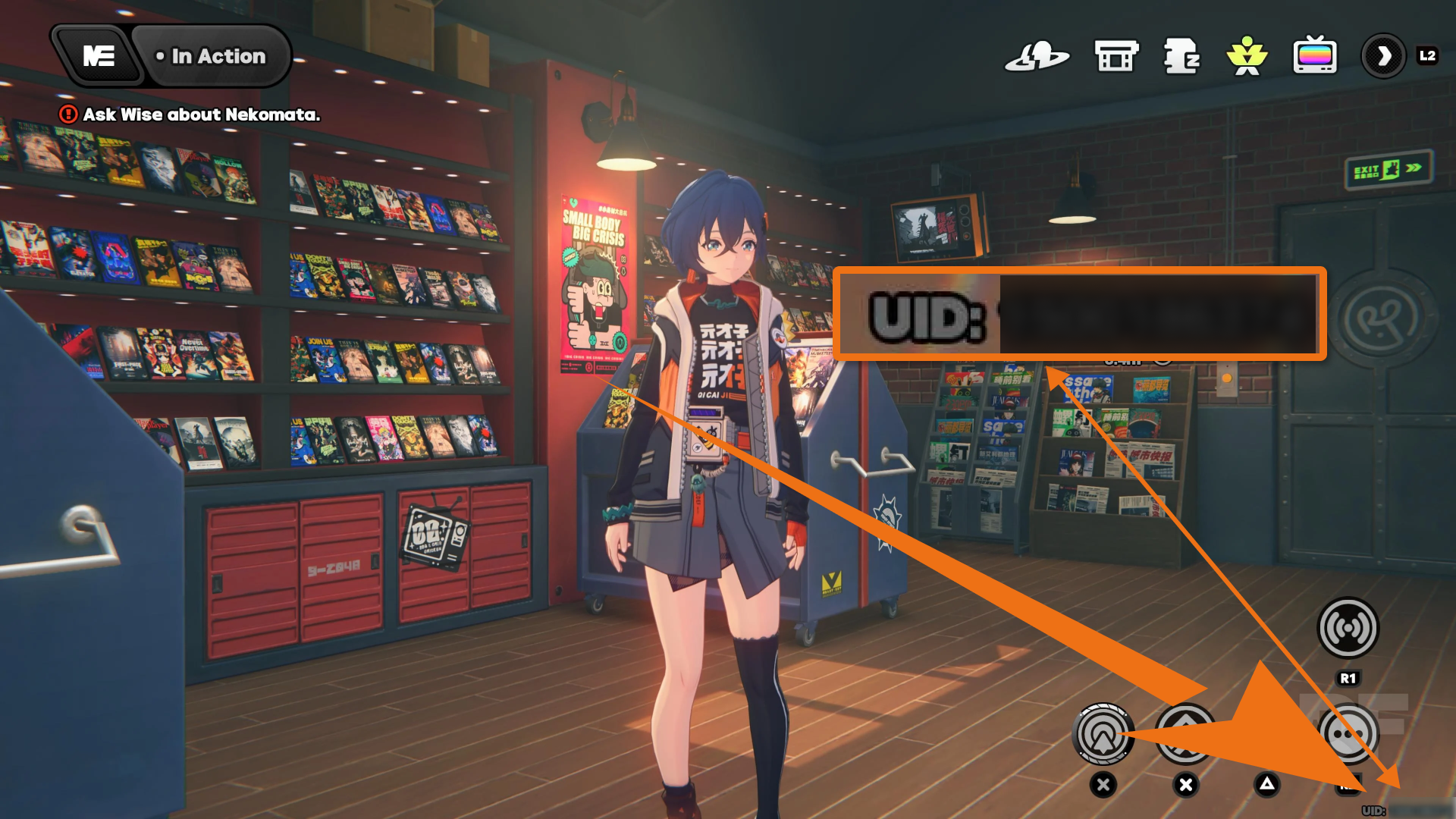
Task: Open the three-dot chat bubble button
Action: pyautogui.click(x=1348, y=733)
